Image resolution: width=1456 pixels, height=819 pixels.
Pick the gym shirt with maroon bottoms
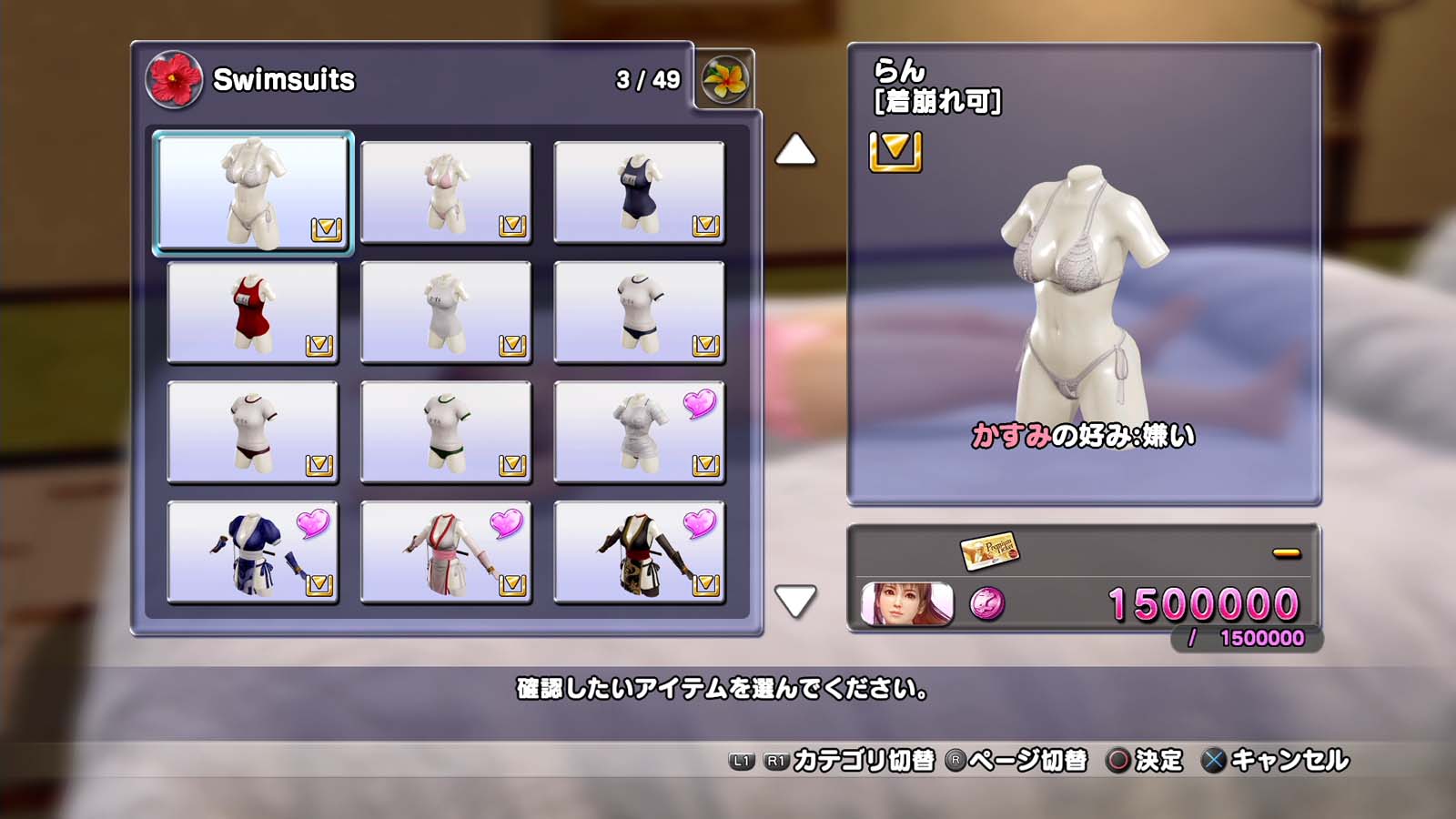(253, 432)
